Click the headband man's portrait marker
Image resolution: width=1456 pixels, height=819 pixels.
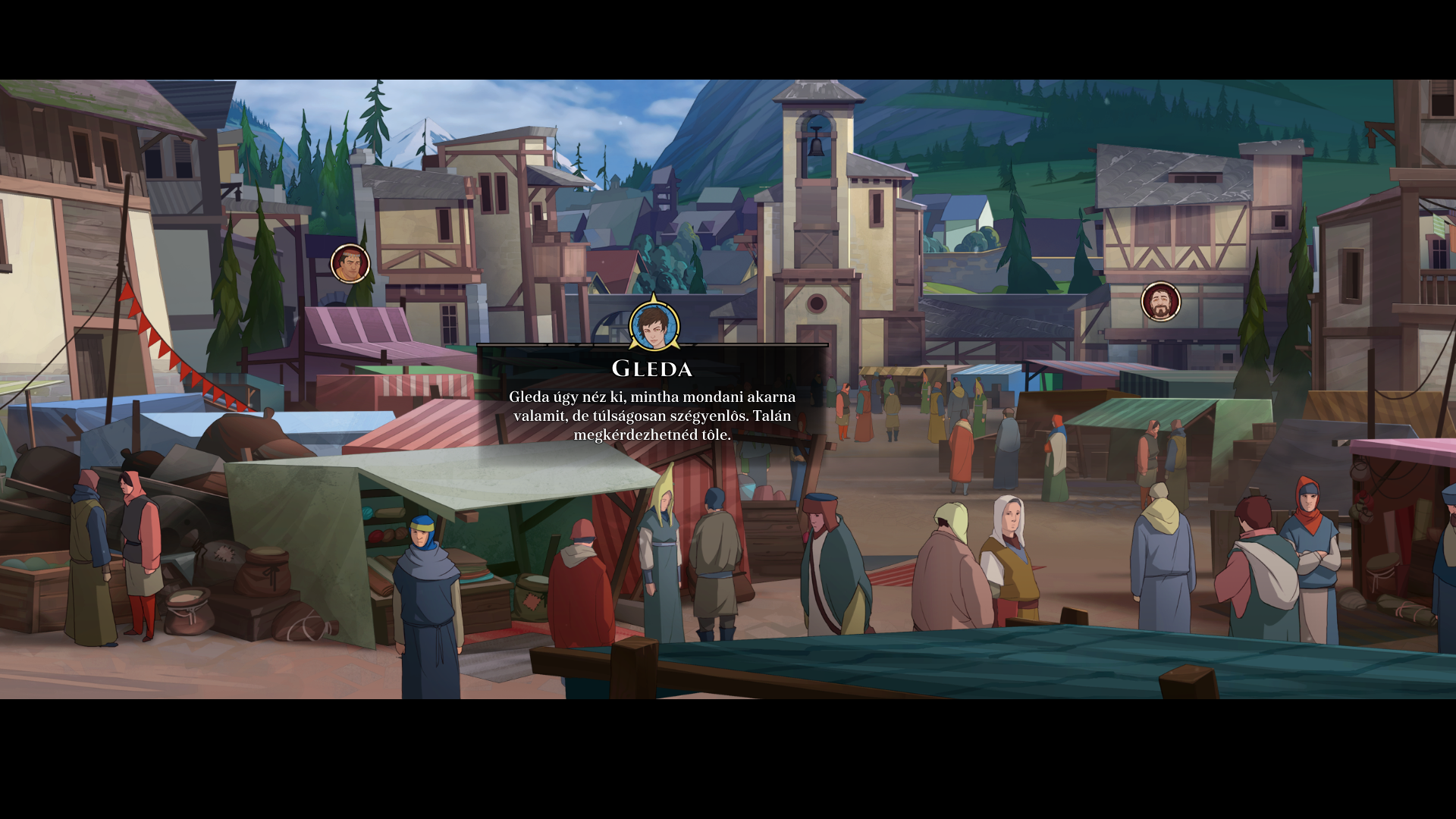pos(350,264)
